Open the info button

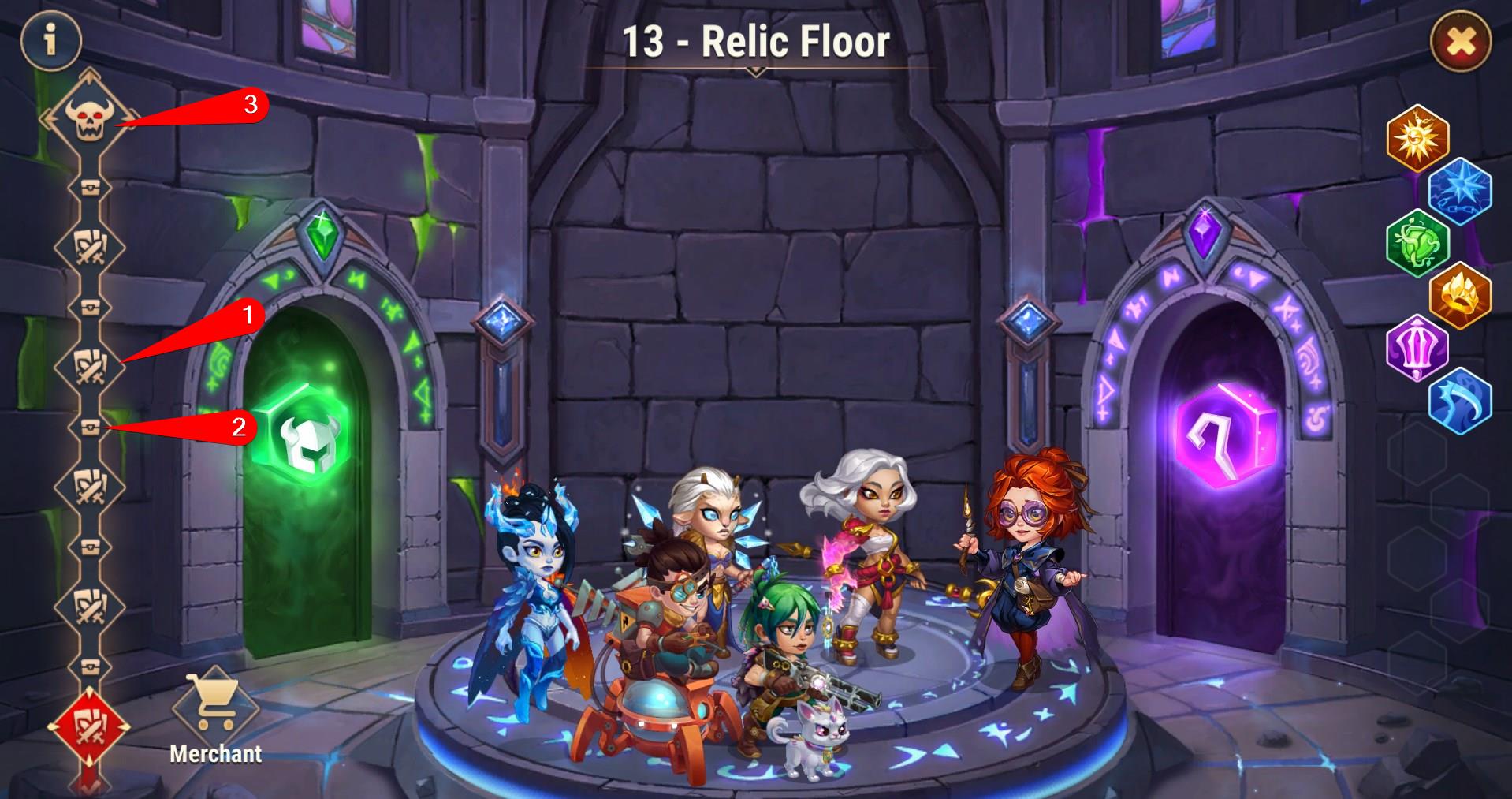[x=51, y=40]
